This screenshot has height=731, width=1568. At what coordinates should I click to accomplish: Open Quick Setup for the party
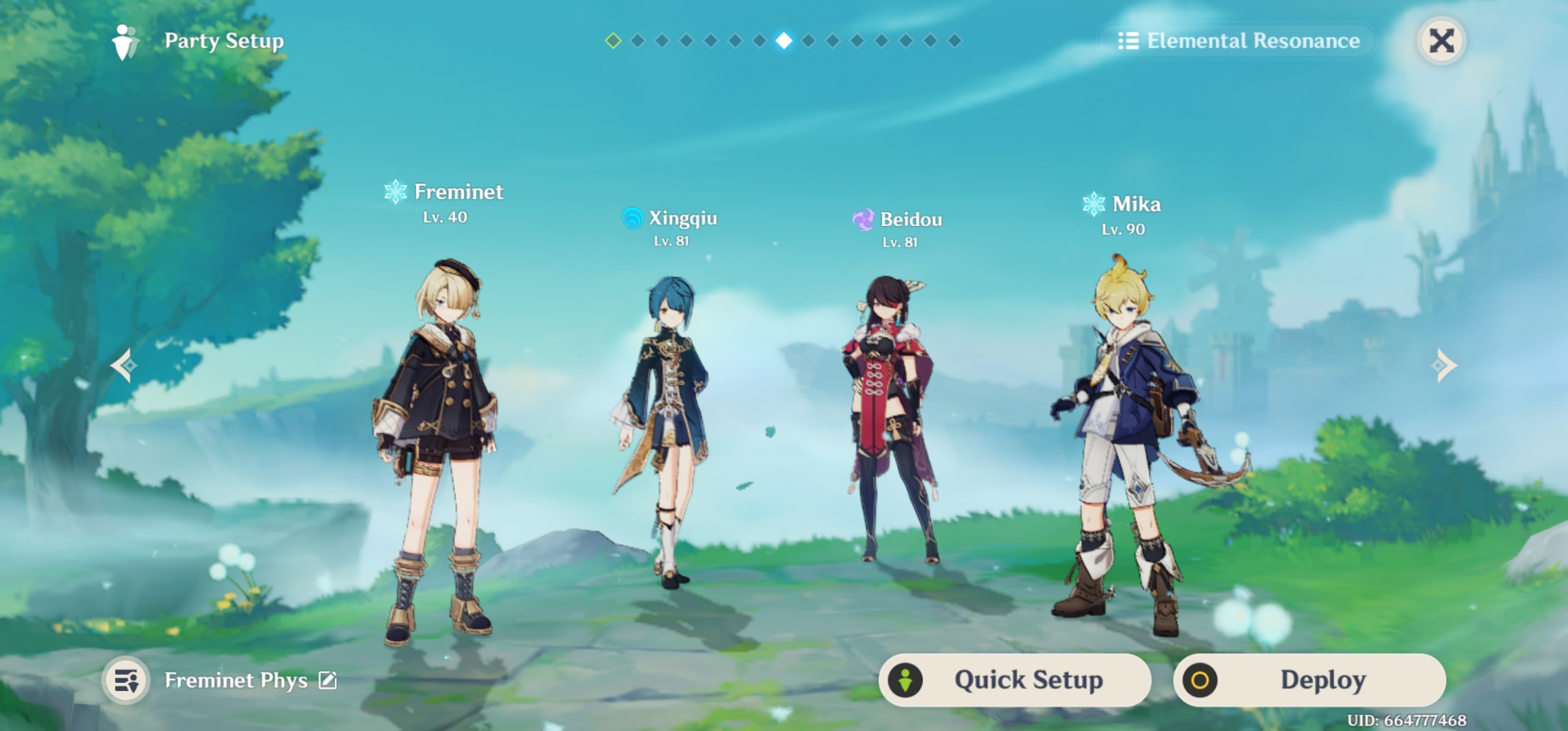(1015, 680)
